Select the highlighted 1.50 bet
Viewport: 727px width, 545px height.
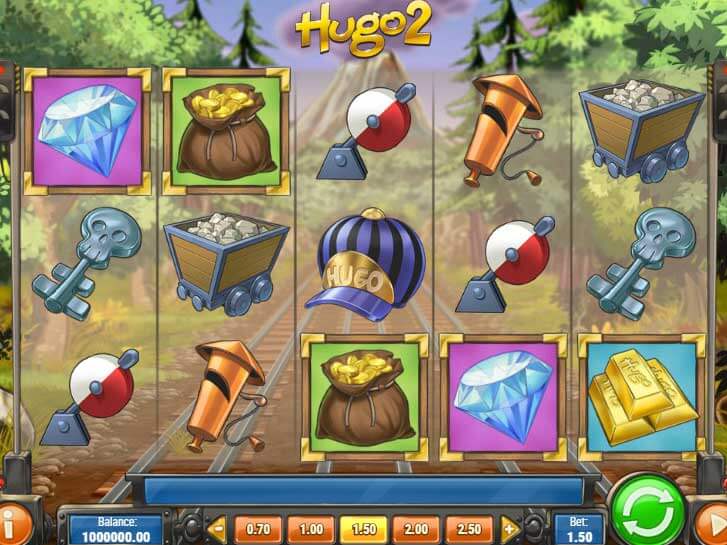362,528
